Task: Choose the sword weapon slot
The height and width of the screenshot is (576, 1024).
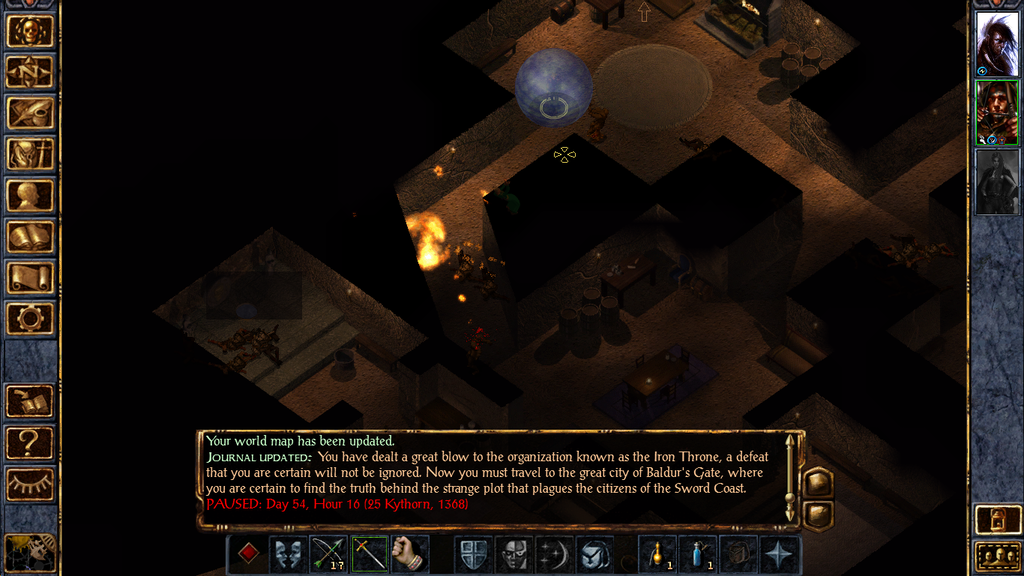Action: tap(369, 554)
